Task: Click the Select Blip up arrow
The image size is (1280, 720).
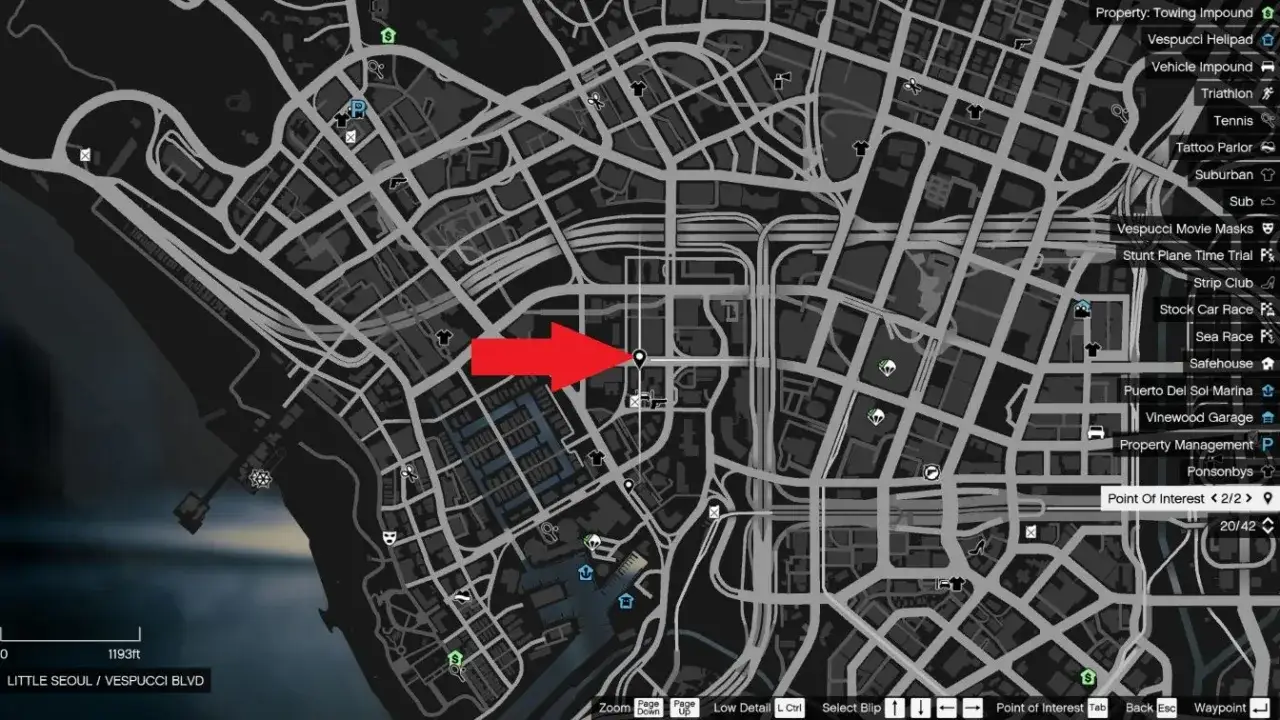Action: (x=895, y=707)
